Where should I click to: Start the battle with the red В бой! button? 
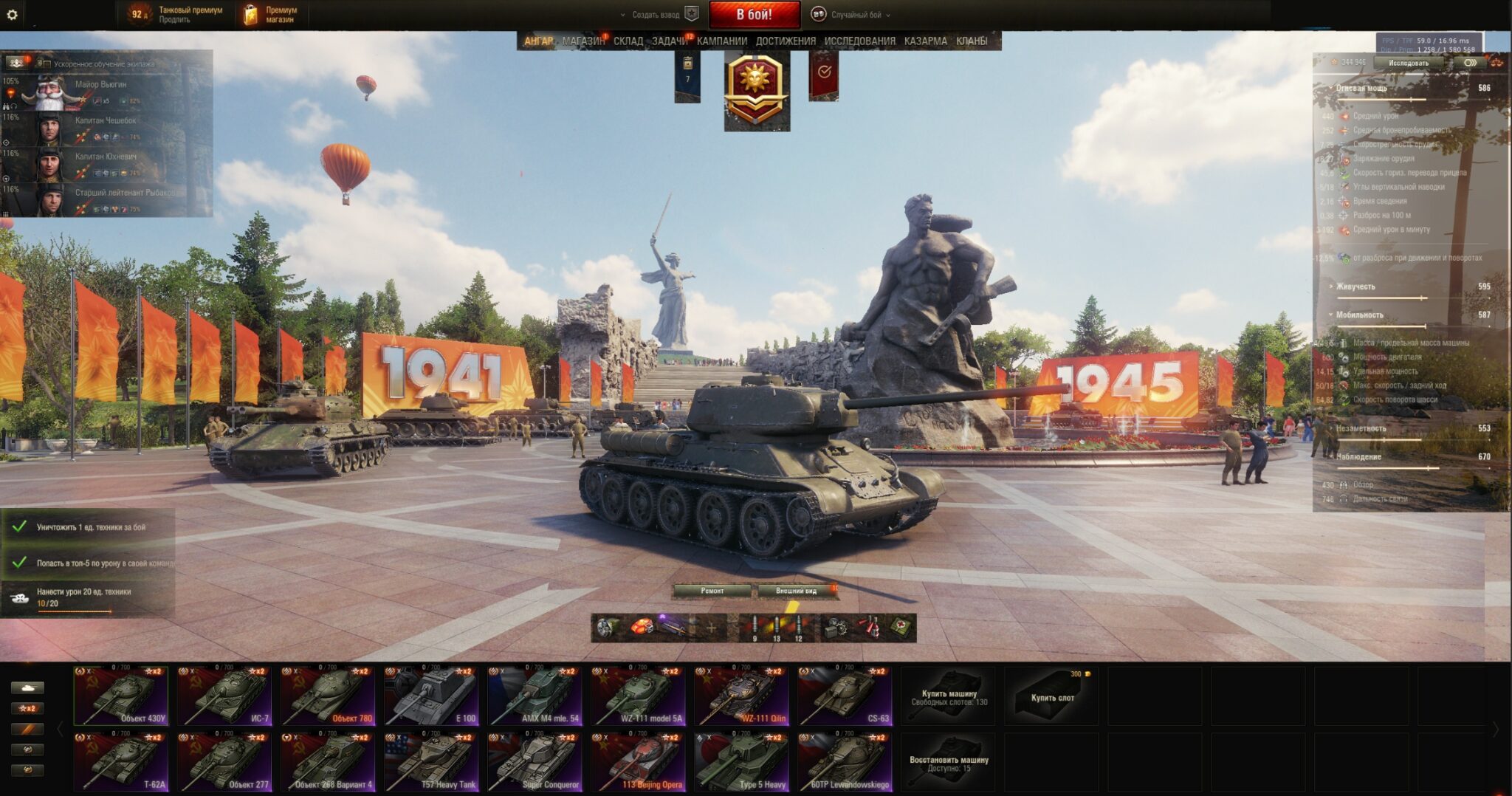[754, 14]
